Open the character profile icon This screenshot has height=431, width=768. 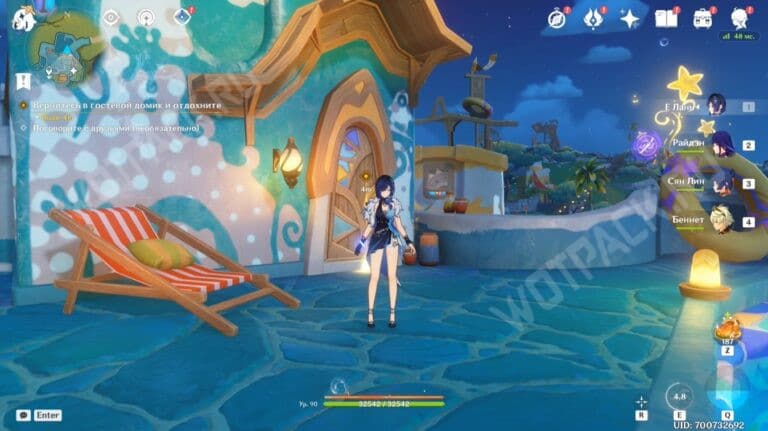click(740, 17)
